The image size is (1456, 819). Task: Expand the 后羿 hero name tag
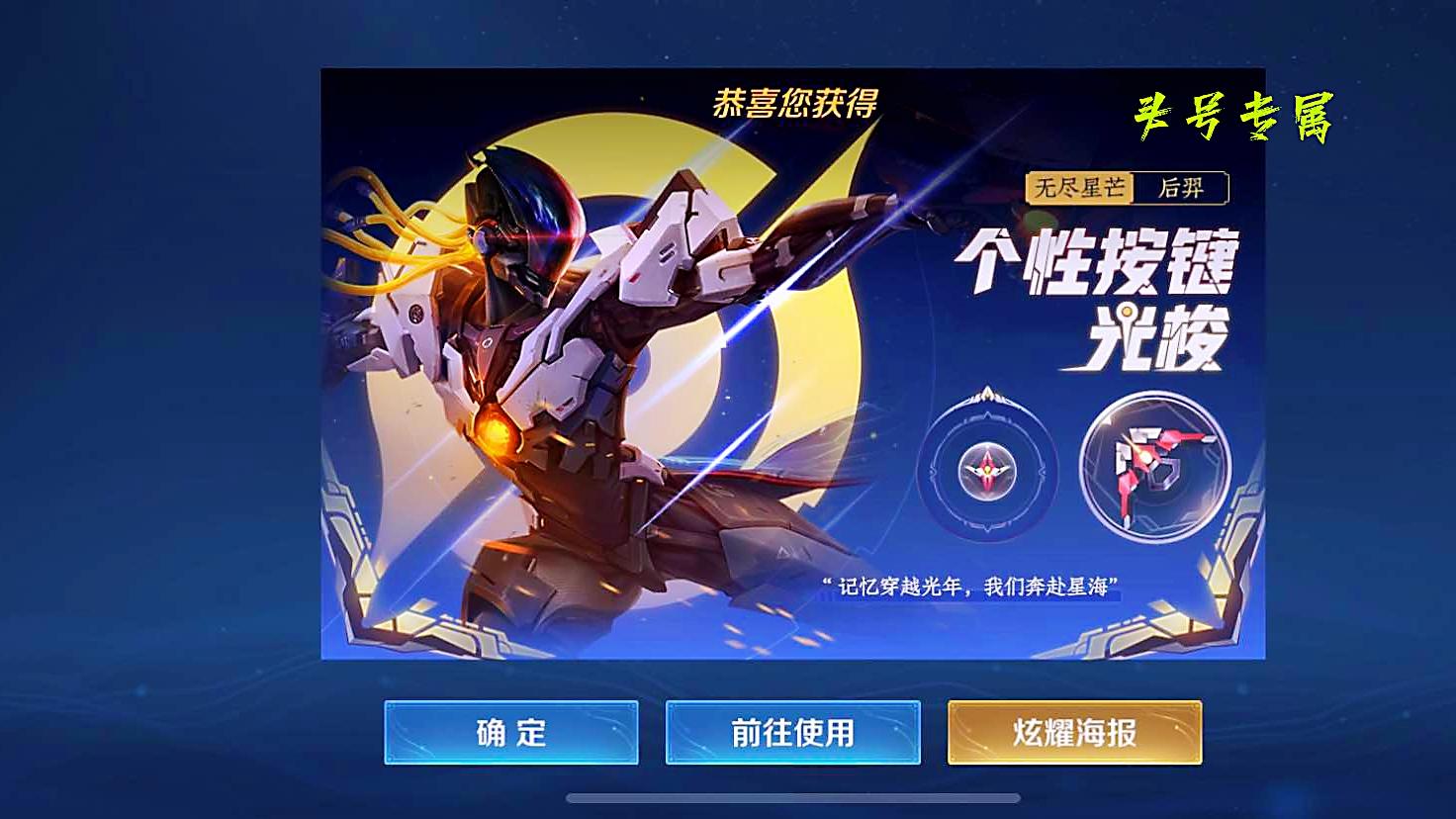point(1184,187)
